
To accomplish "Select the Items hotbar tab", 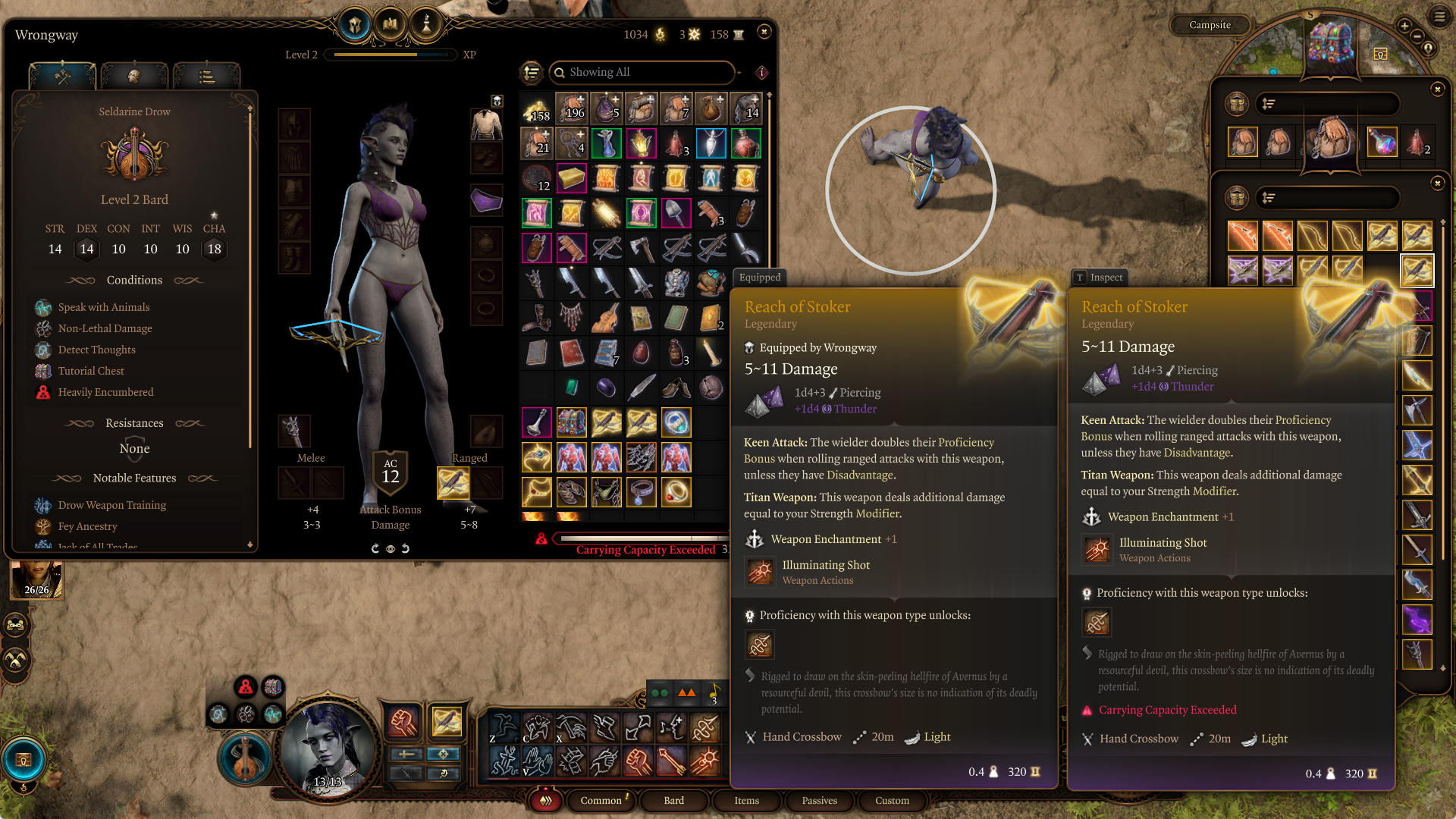I will point(746,800).
